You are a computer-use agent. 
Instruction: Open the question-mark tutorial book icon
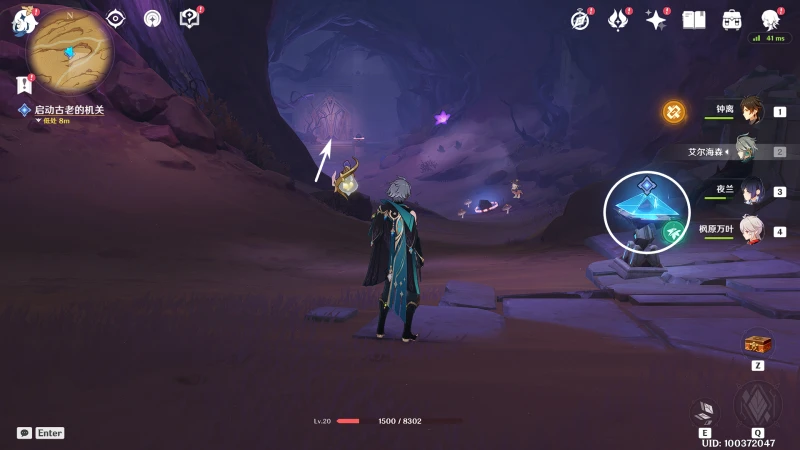(x=189, y=18)
